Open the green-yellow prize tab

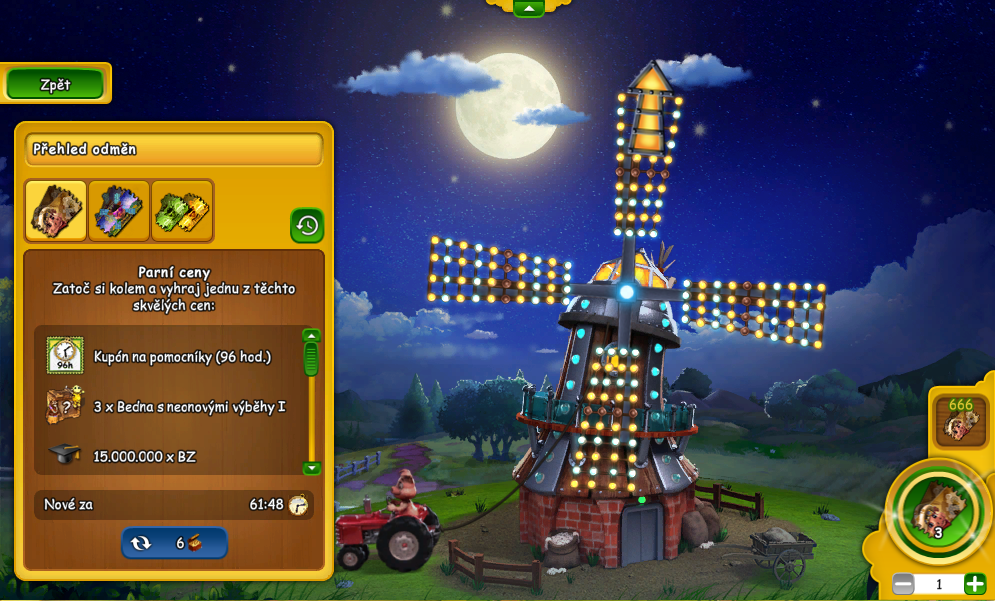point(182,210)
